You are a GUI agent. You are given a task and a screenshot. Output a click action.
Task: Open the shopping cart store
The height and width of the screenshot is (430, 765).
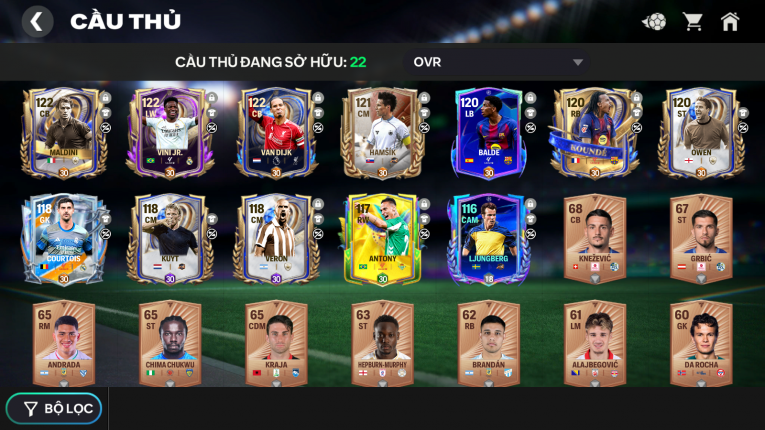pyautogui.click(x=692, y=21)
